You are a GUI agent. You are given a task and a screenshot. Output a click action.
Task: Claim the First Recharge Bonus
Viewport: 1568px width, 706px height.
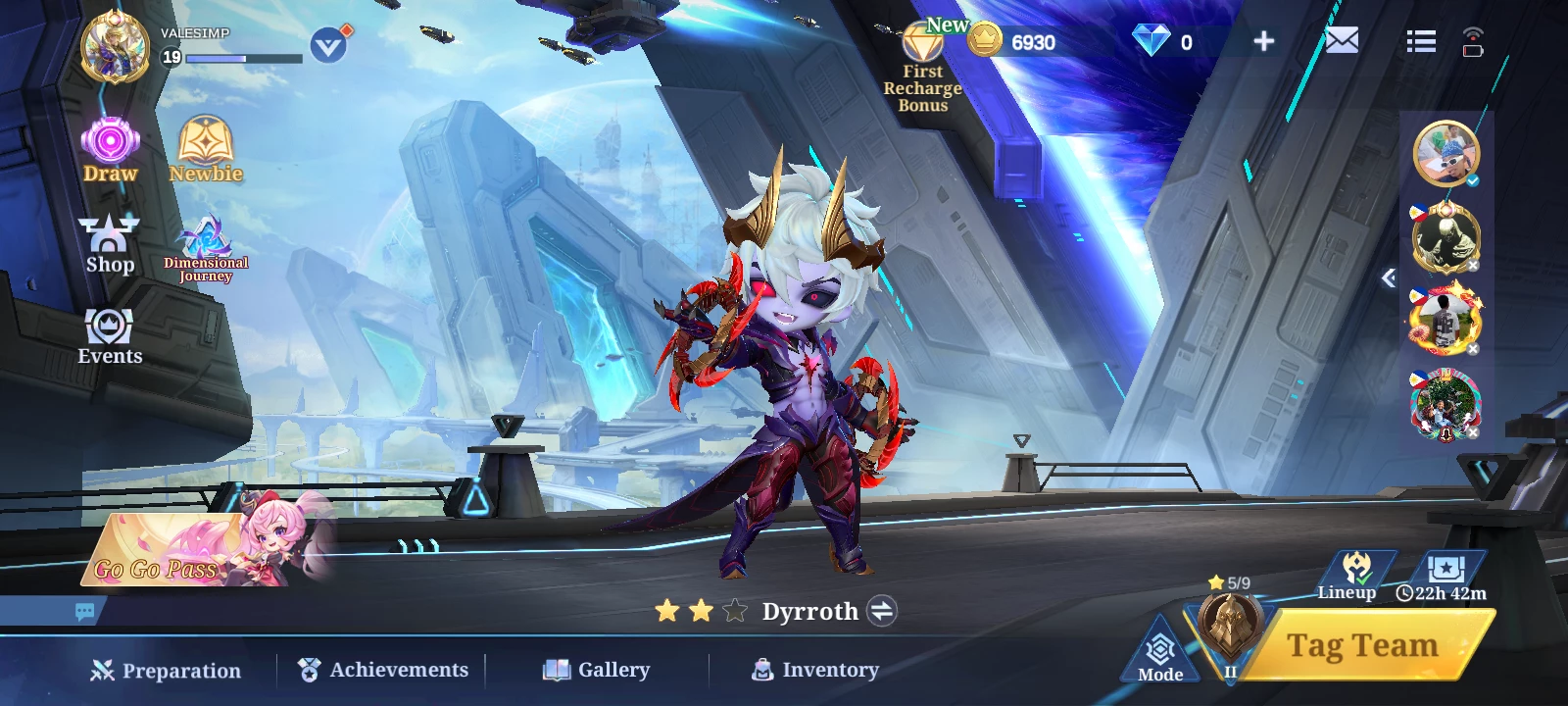(922, 67)
